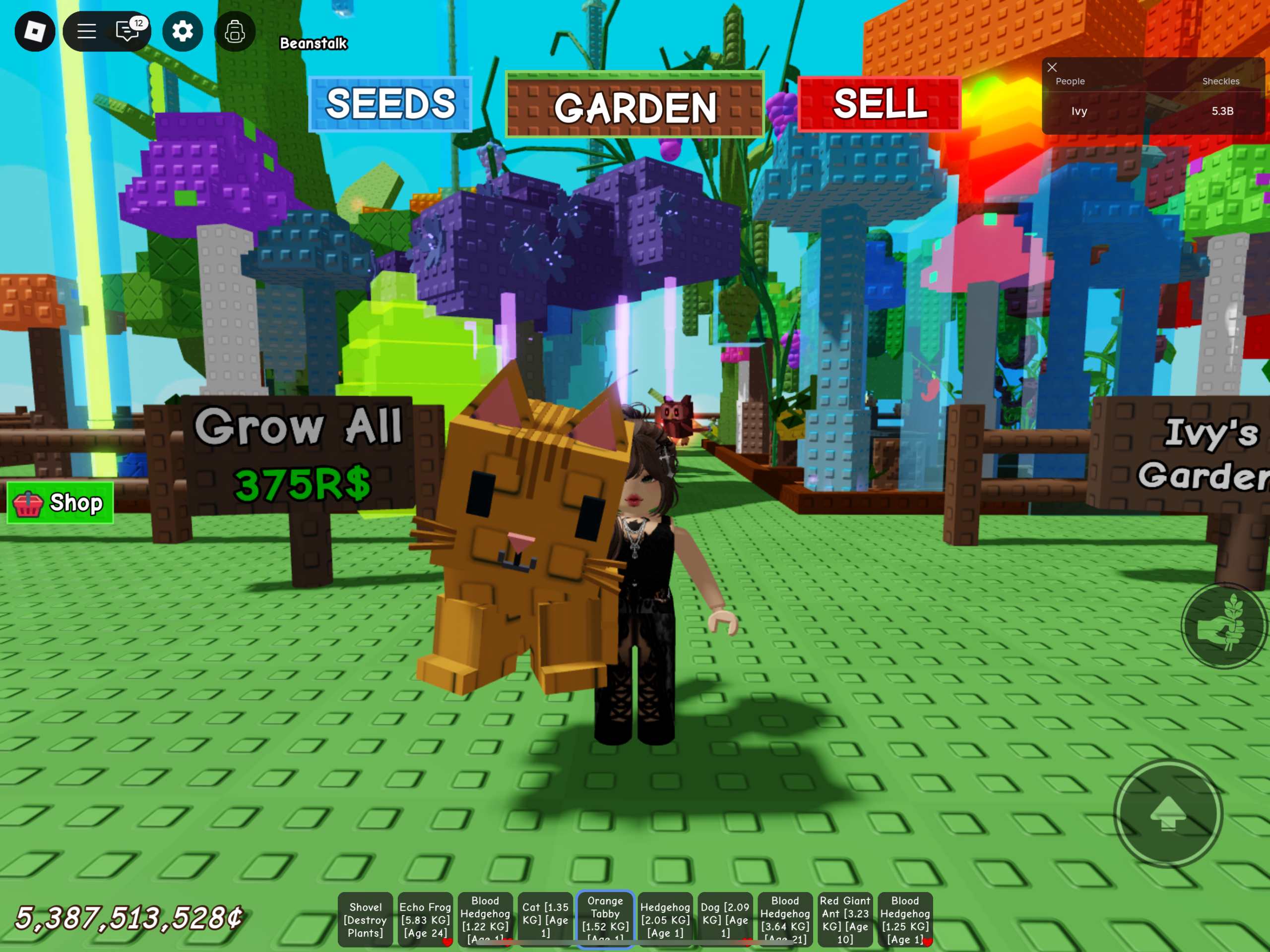Deselect the equipped Orange Tabby
The width and height of the screenshot is (1270, 952).
point(605,919)
